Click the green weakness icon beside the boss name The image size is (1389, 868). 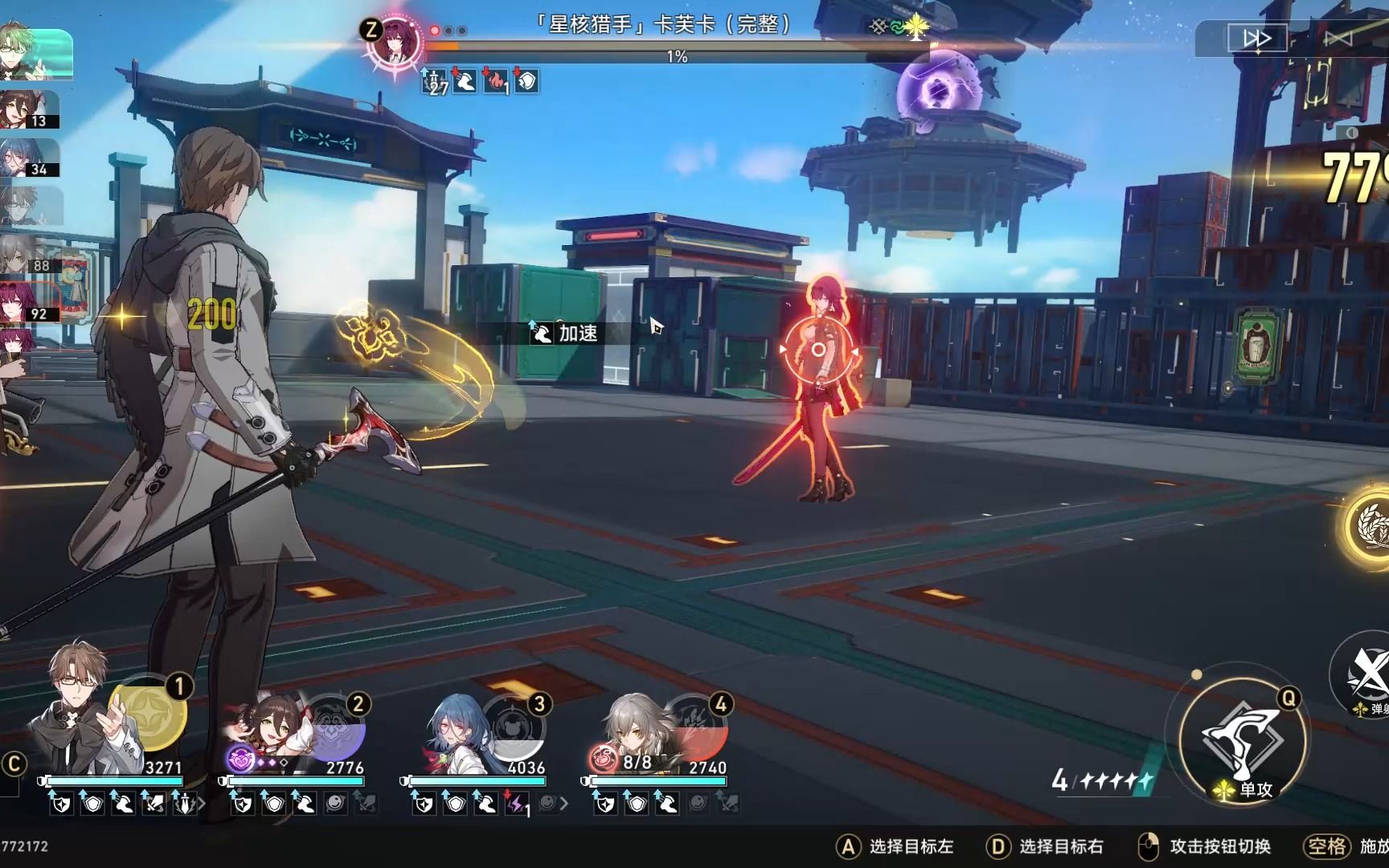coord(898,27)
